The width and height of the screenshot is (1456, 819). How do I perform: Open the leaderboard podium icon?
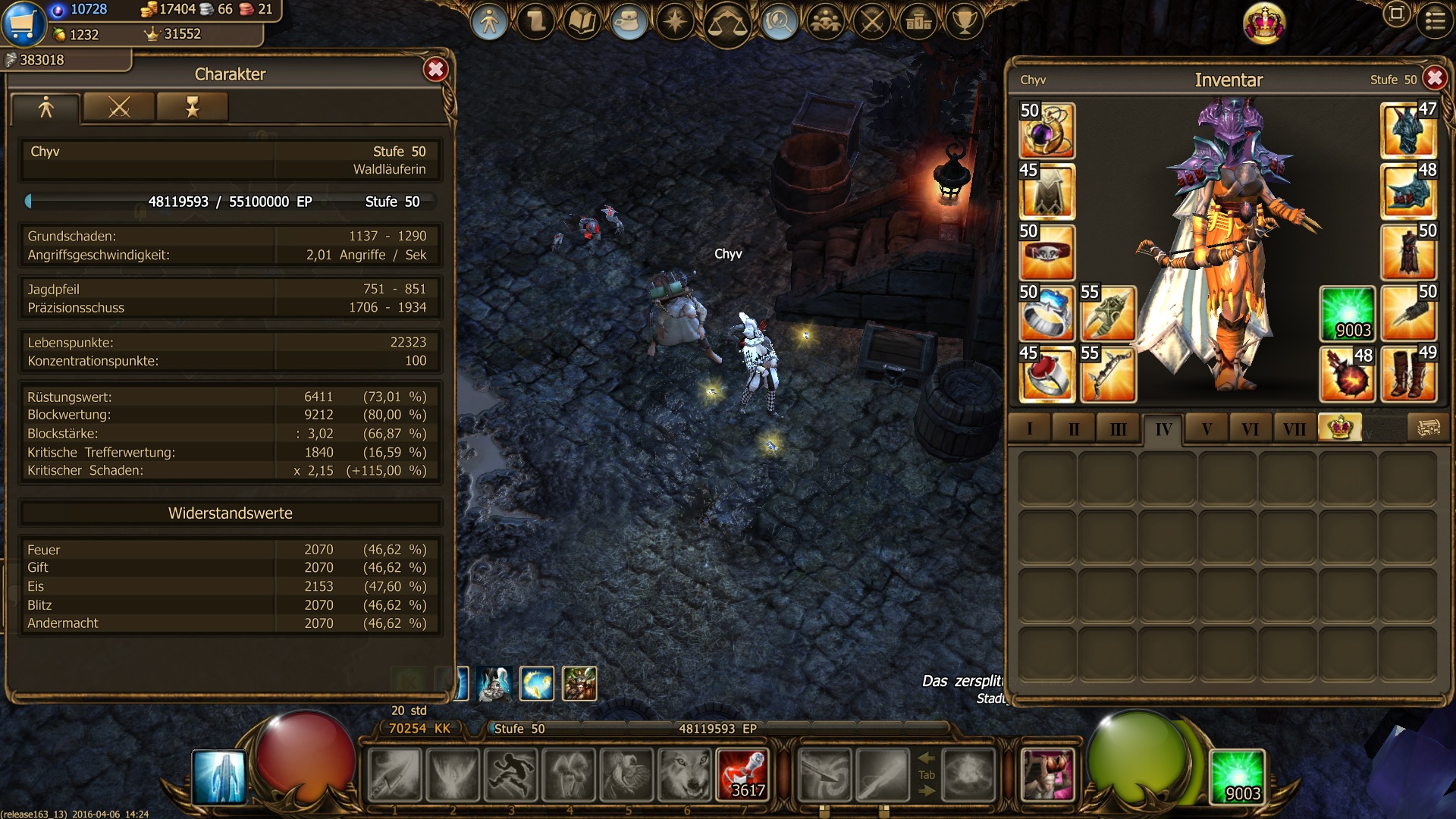(918, 22)
